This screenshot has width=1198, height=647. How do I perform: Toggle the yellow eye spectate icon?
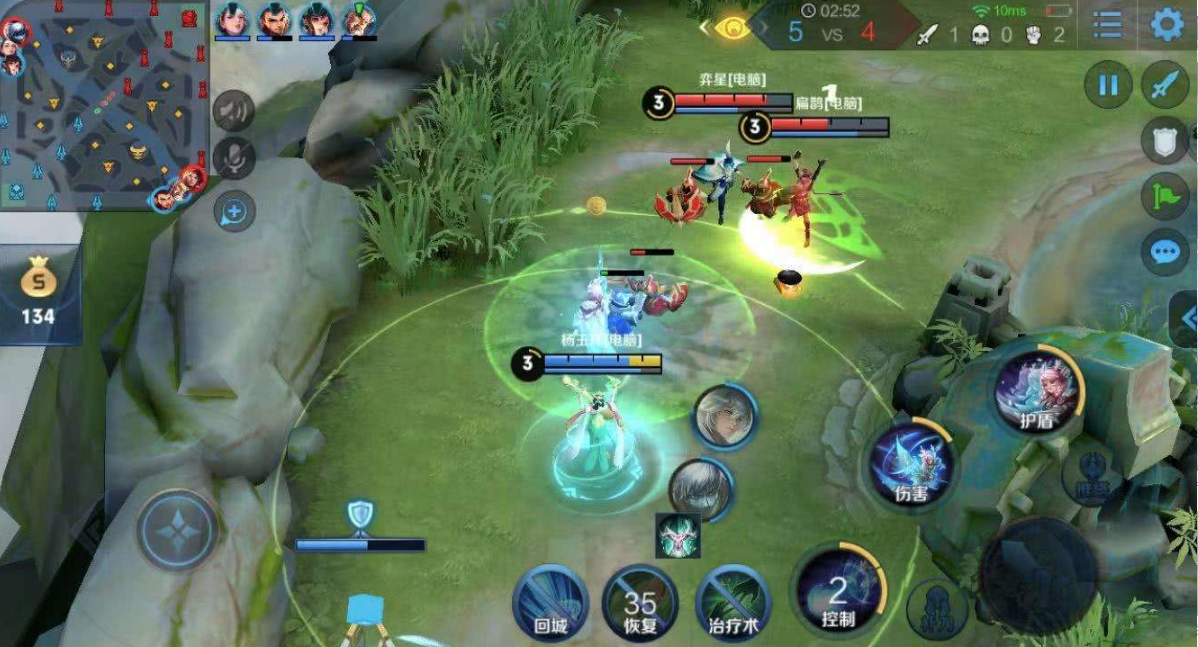[x=735, y=27]
